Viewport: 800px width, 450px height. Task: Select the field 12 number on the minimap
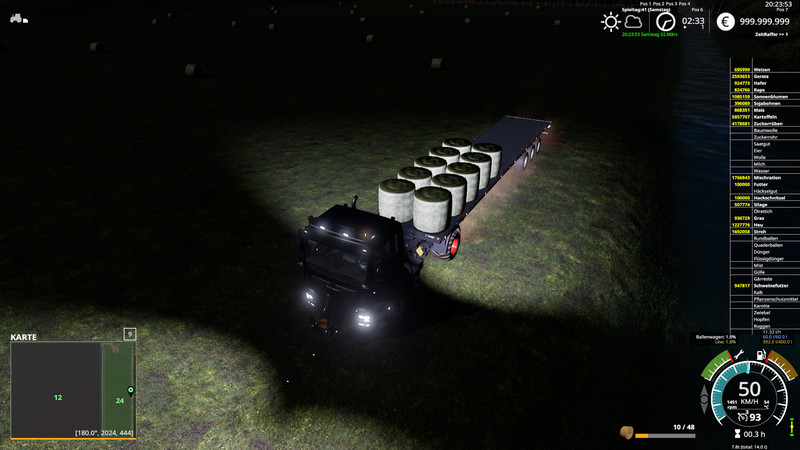[x=58, y=397]
